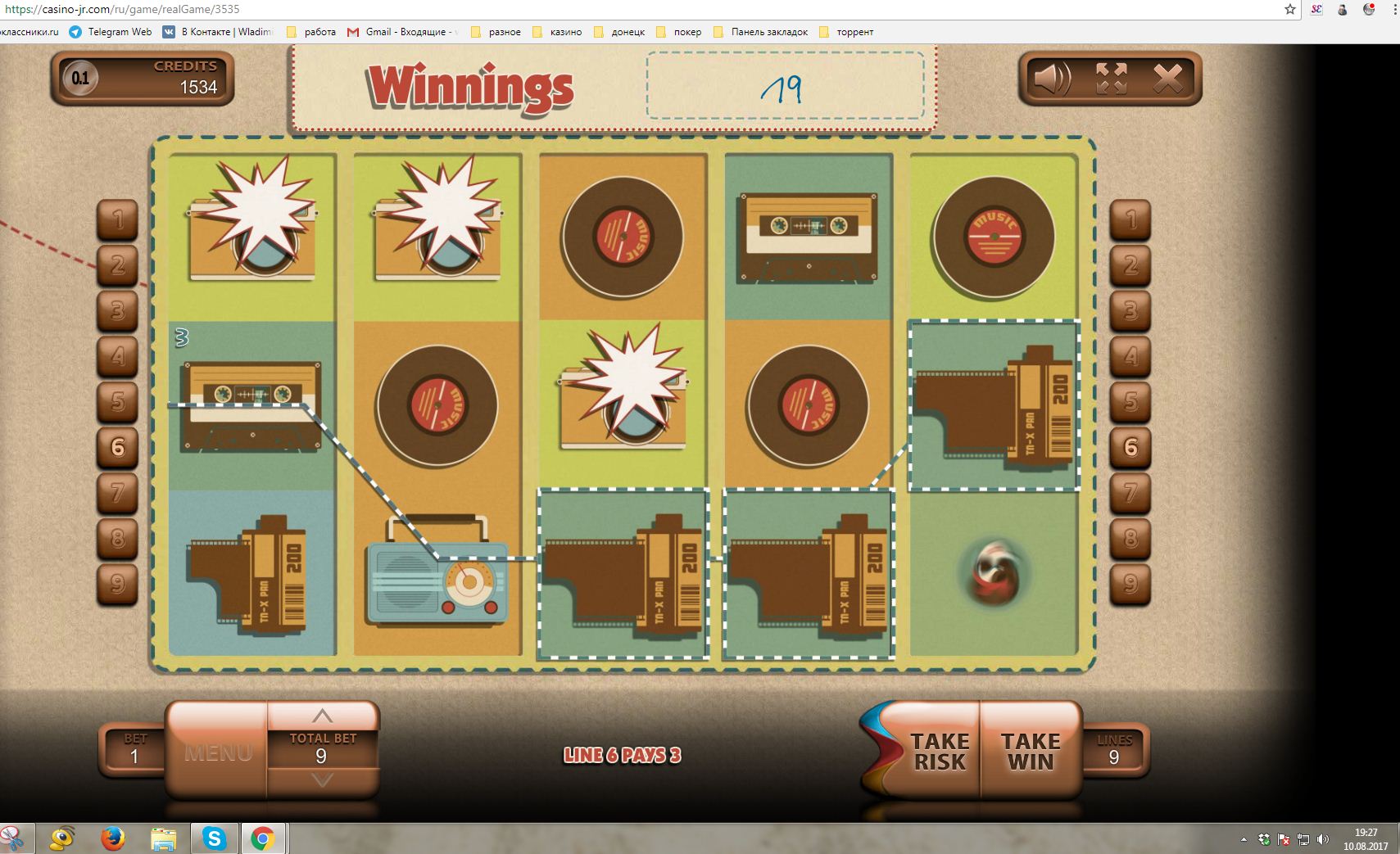Switch to fullscreen with expand arrows
1400x854 pixels.
(x=1111, y=79)
